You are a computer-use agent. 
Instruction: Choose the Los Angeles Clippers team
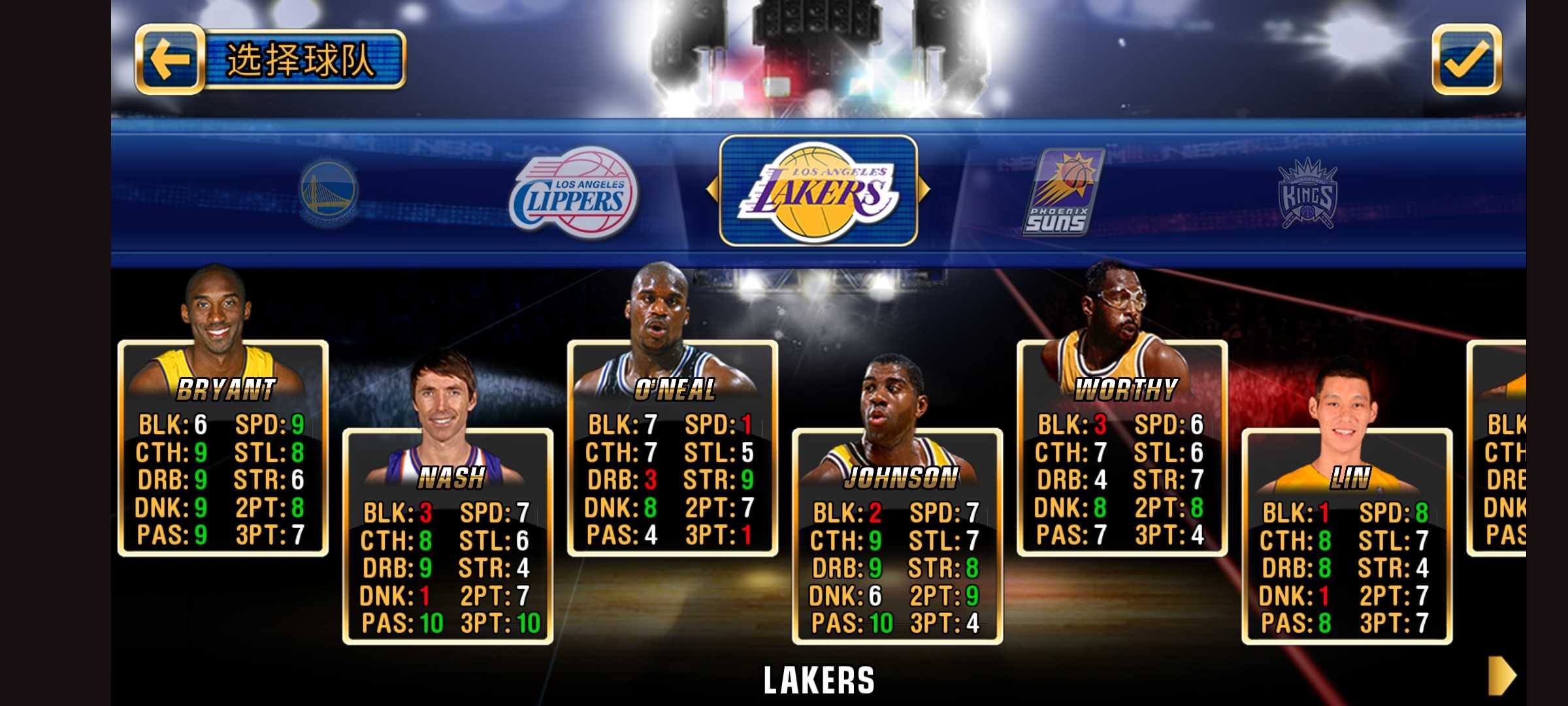tap(574, 191)
